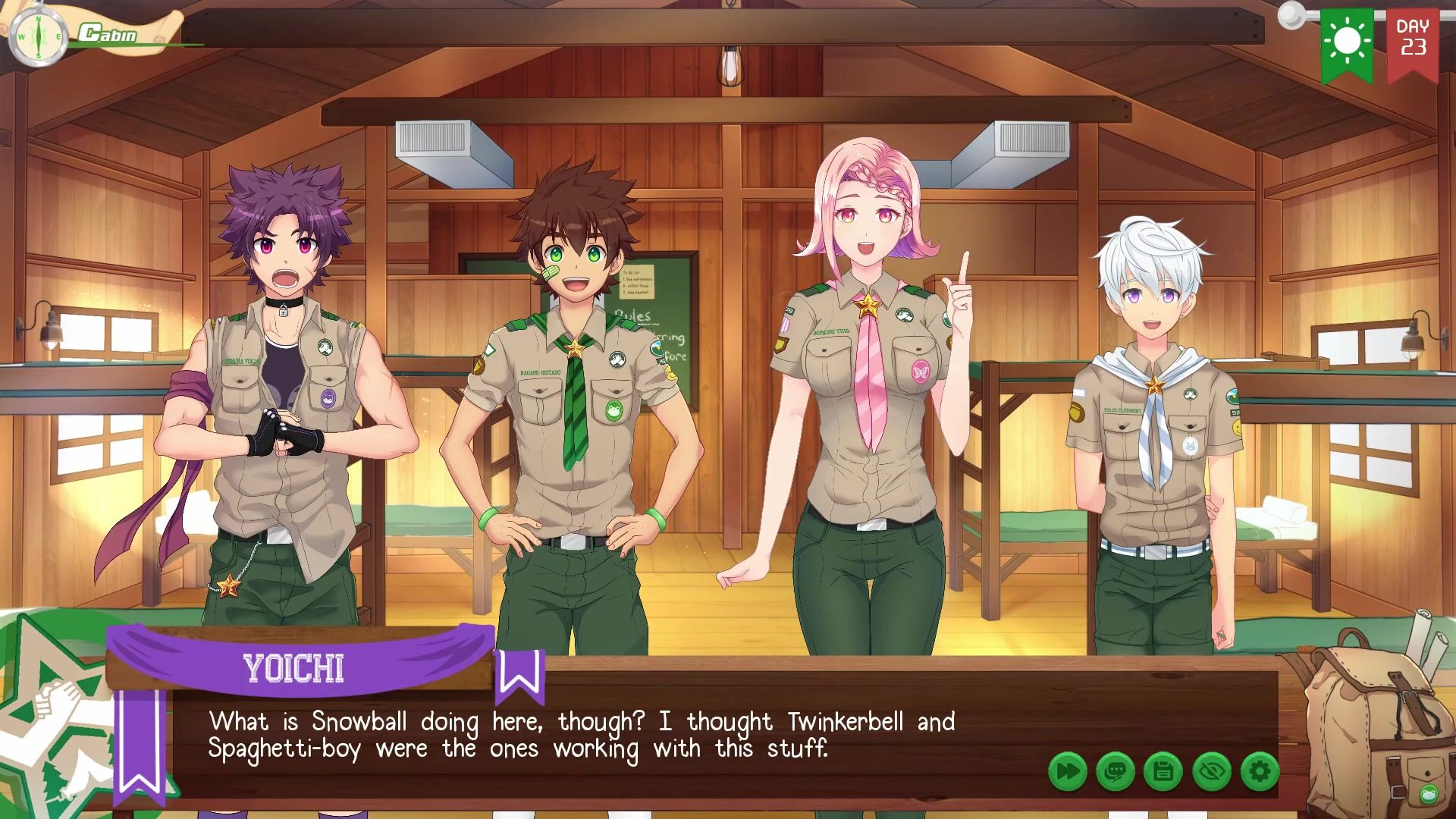Viewport: 1456px width, 819px height.
Task: Open settings with the gear icon
Action: pos(1260,772)
